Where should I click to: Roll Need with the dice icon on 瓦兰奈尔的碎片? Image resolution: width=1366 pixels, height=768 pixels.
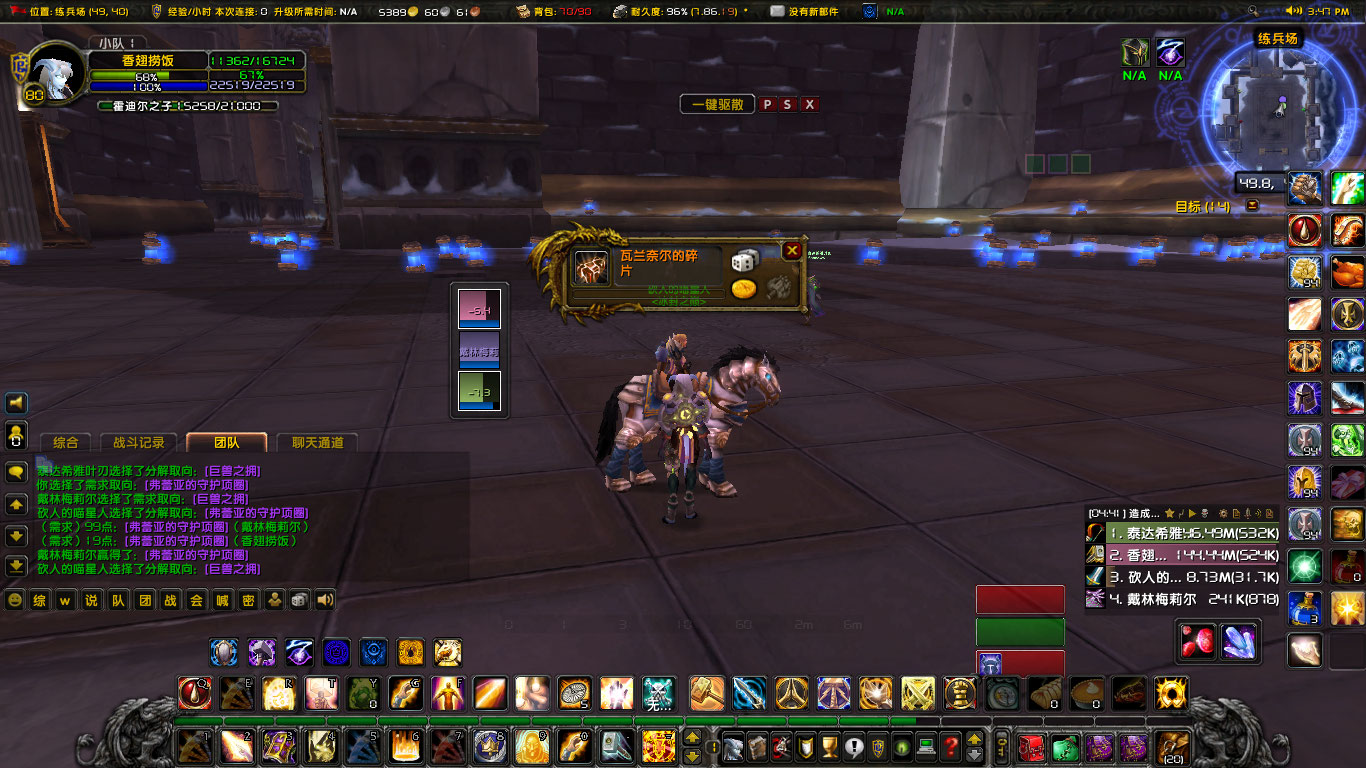point(745,262)
